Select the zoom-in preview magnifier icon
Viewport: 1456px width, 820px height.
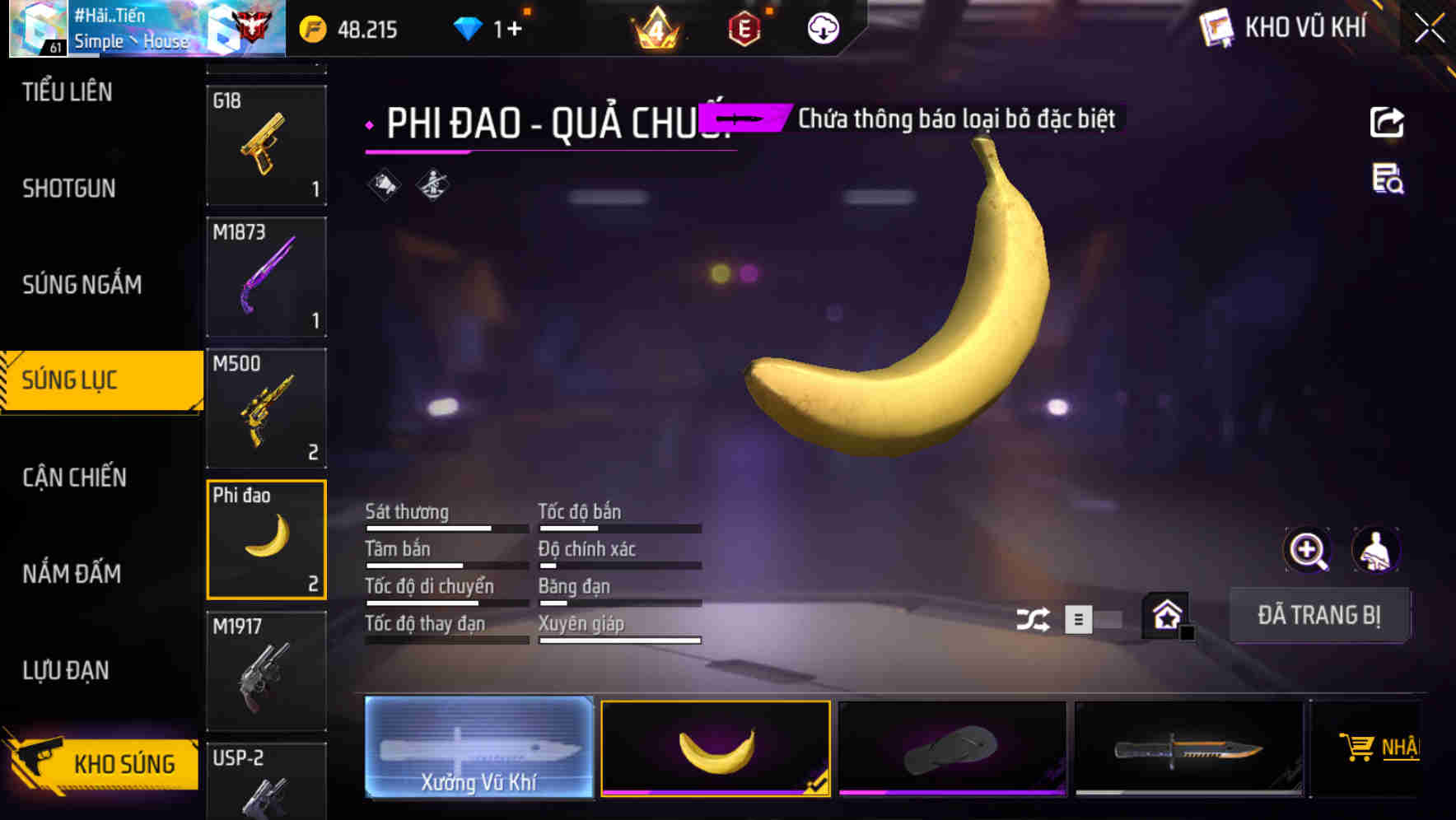coord(1309,550)
